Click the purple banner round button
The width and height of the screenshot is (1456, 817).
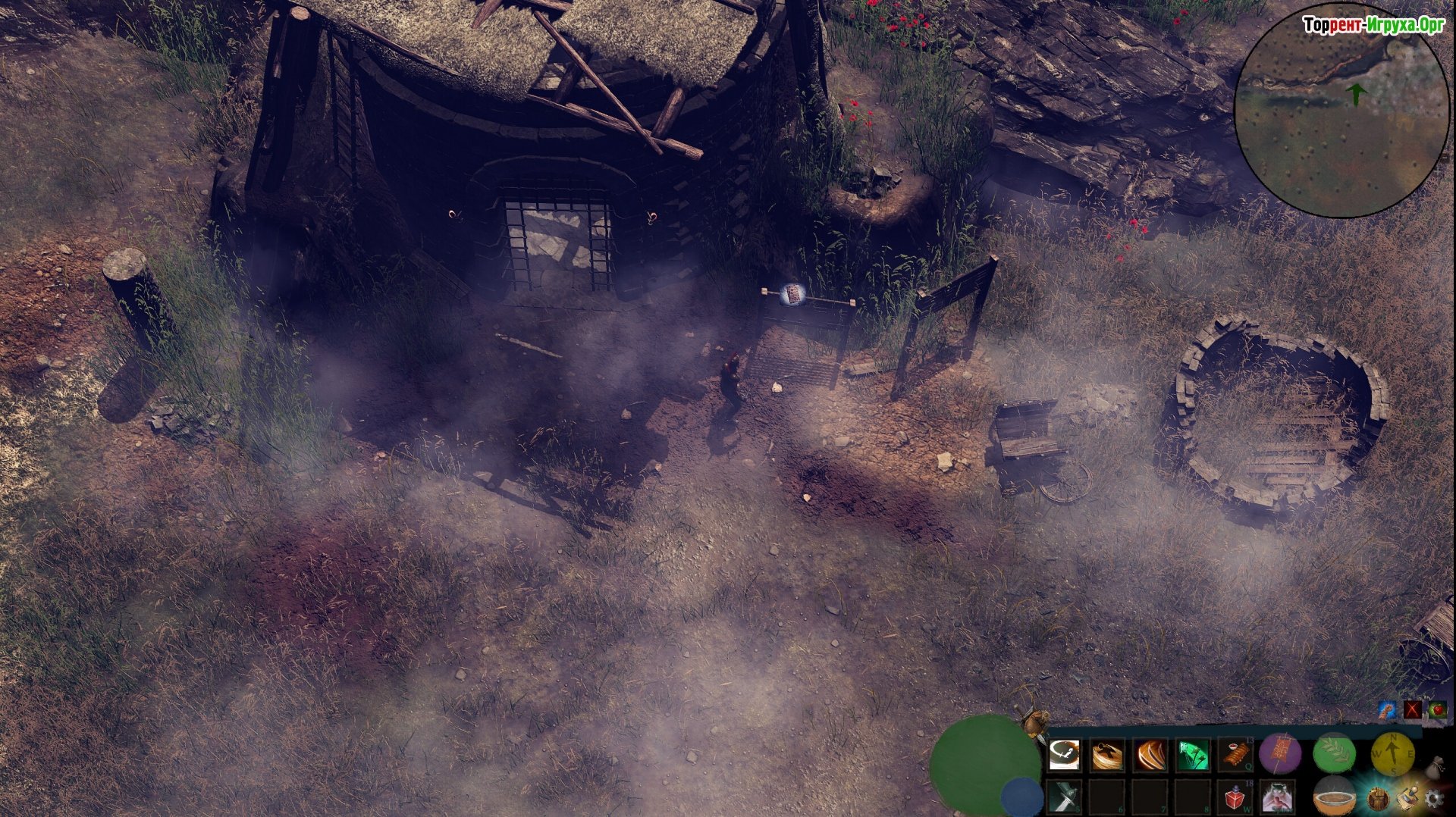[1280, 754]
